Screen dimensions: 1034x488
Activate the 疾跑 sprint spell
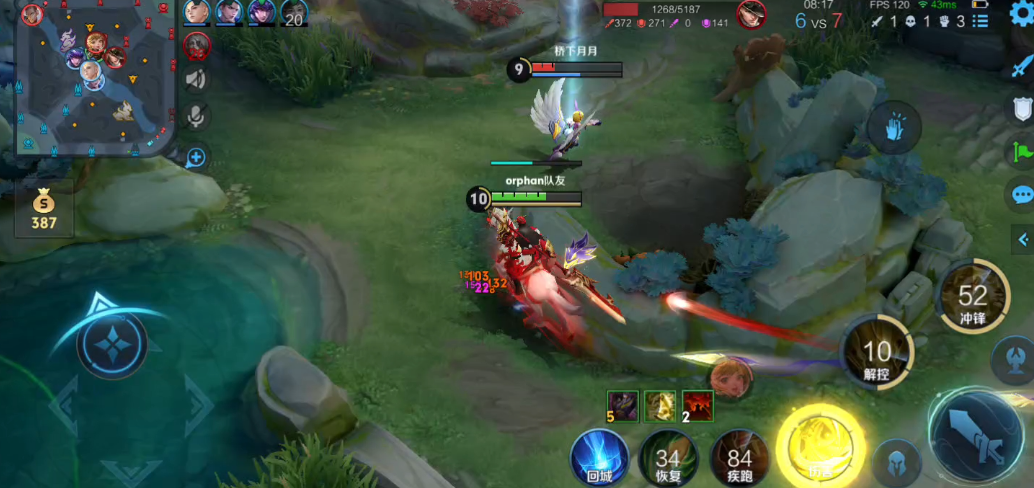[x=738, y=458]
